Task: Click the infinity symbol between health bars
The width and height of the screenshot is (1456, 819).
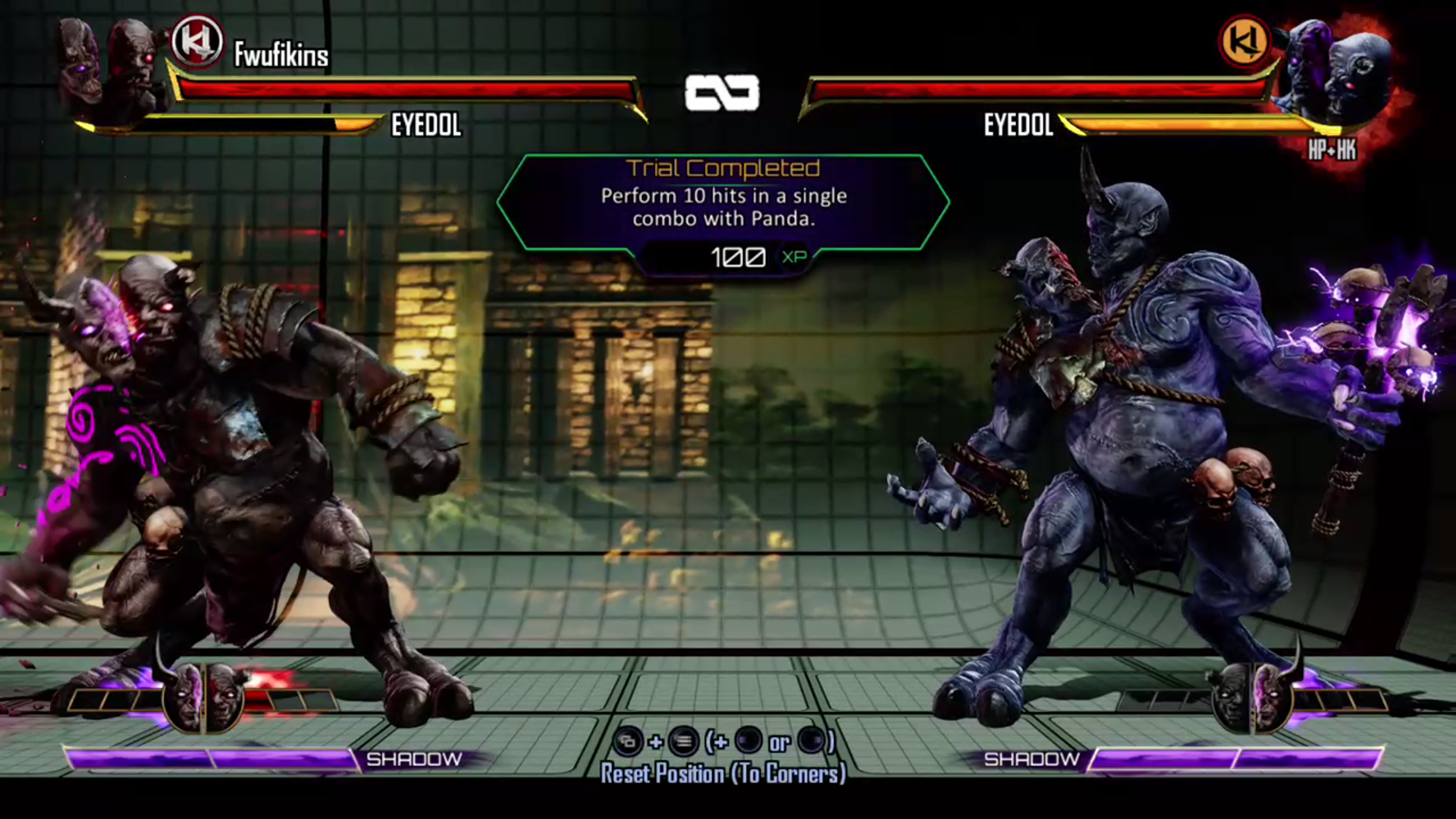Action: 723,93
